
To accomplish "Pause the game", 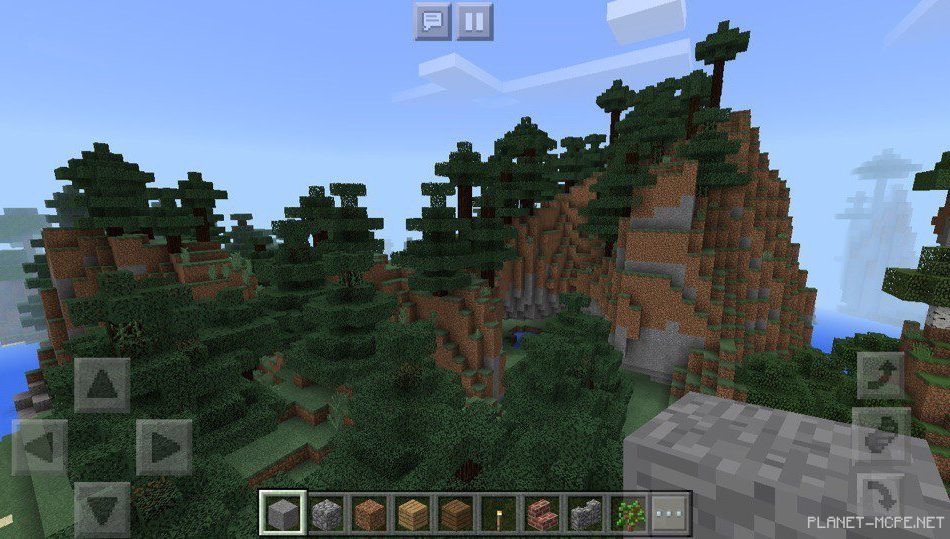I will [x=475, y=21].
